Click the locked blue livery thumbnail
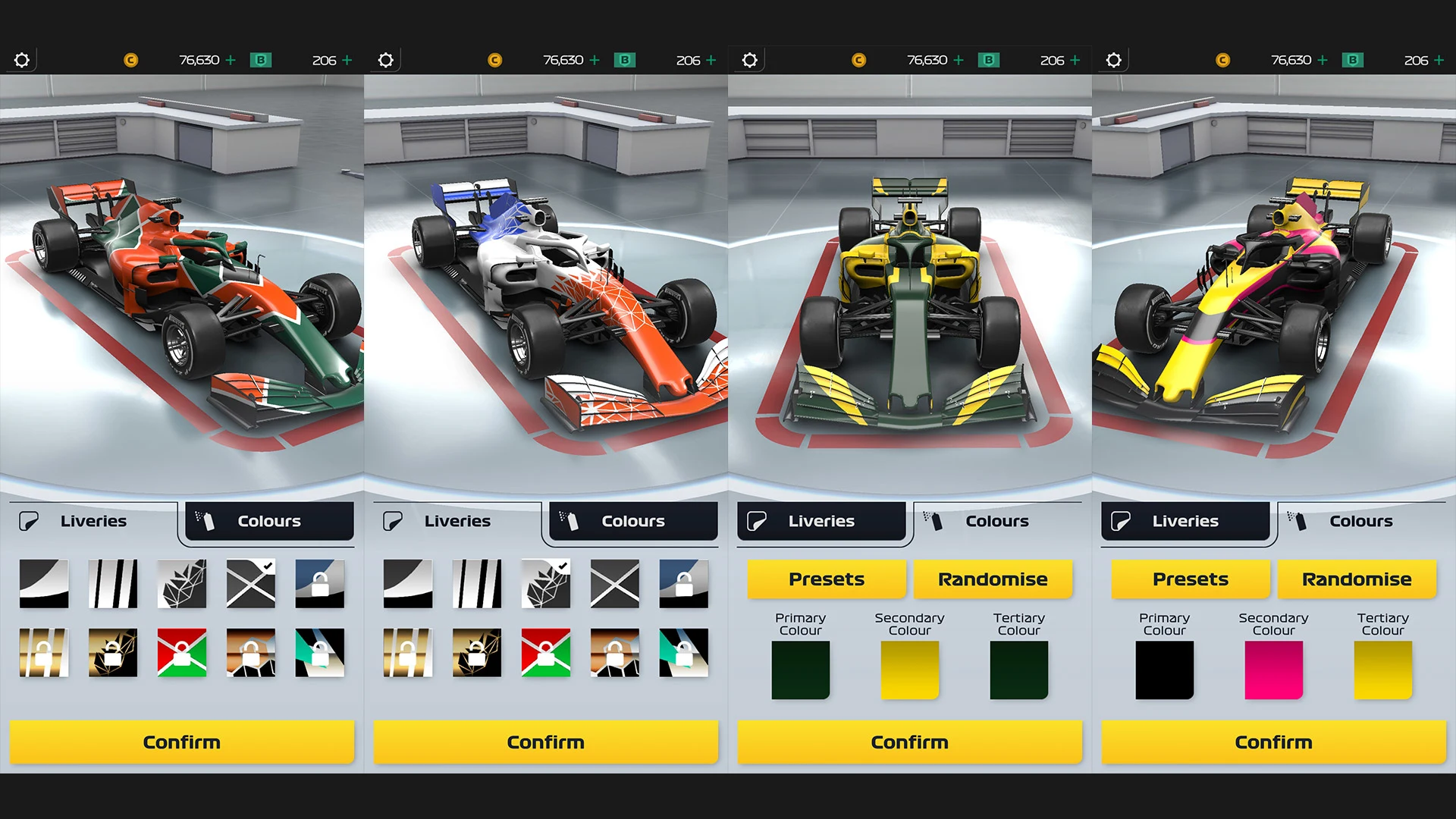The height and width of the screenshot is (819, 1456). (319, 582)
